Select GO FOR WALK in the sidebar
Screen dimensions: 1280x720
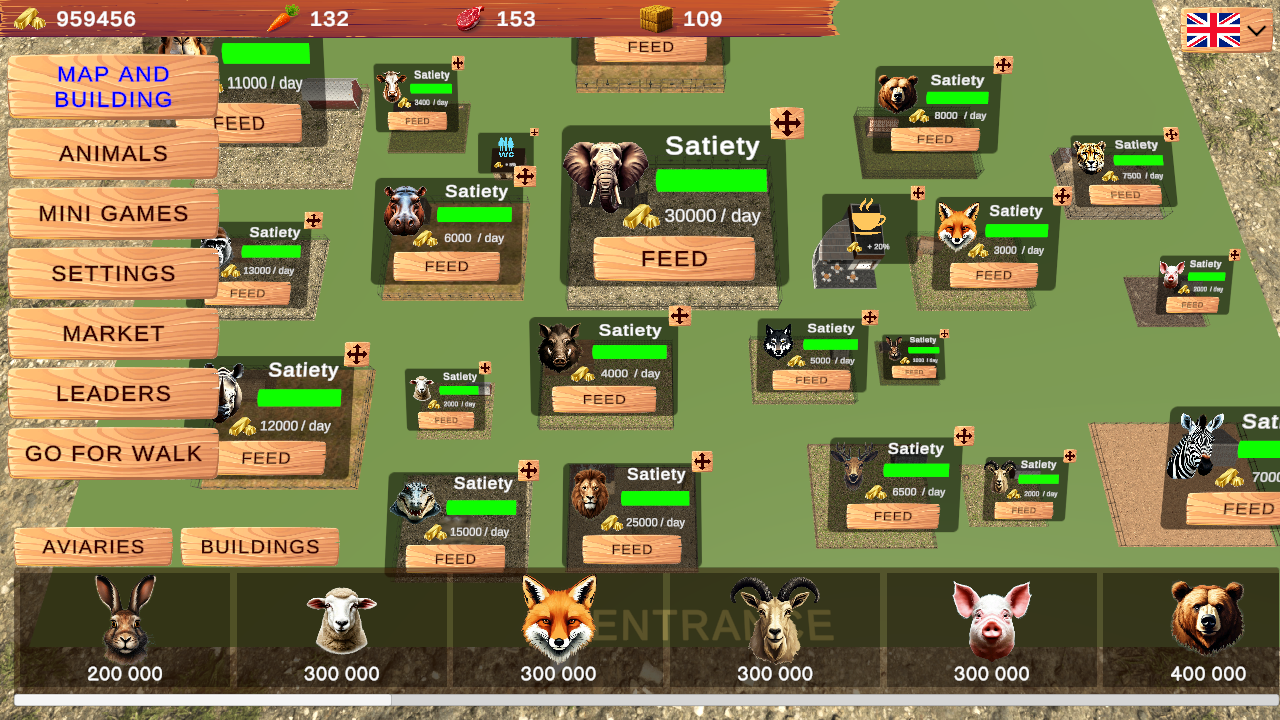(x=112, y=453)
